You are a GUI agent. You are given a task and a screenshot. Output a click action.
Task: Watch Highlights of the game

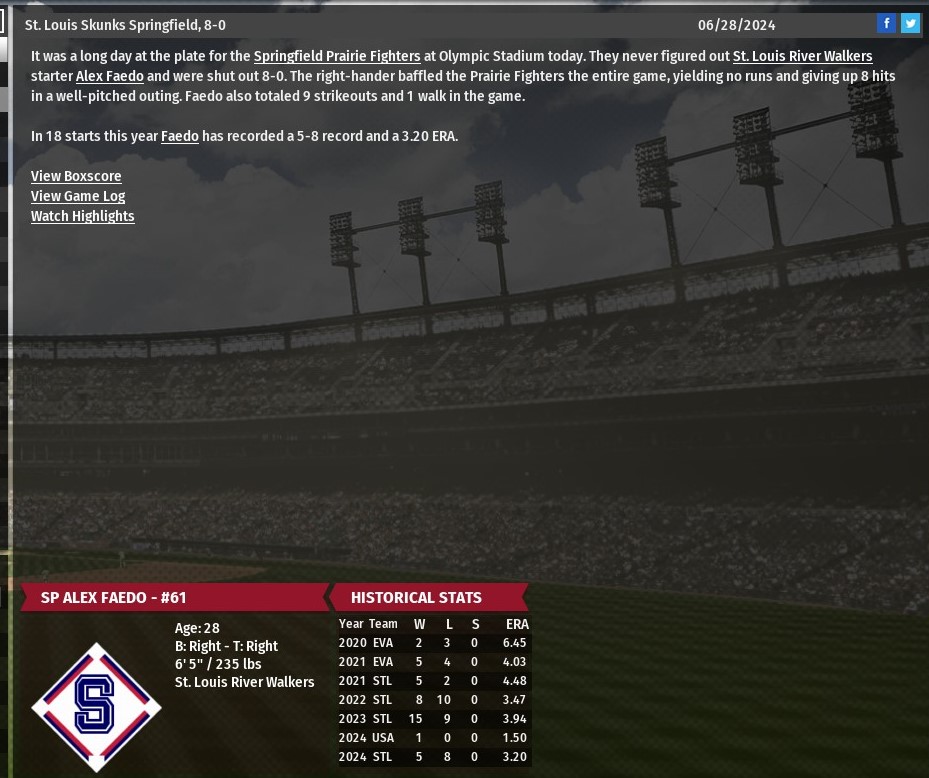point(82,216)
